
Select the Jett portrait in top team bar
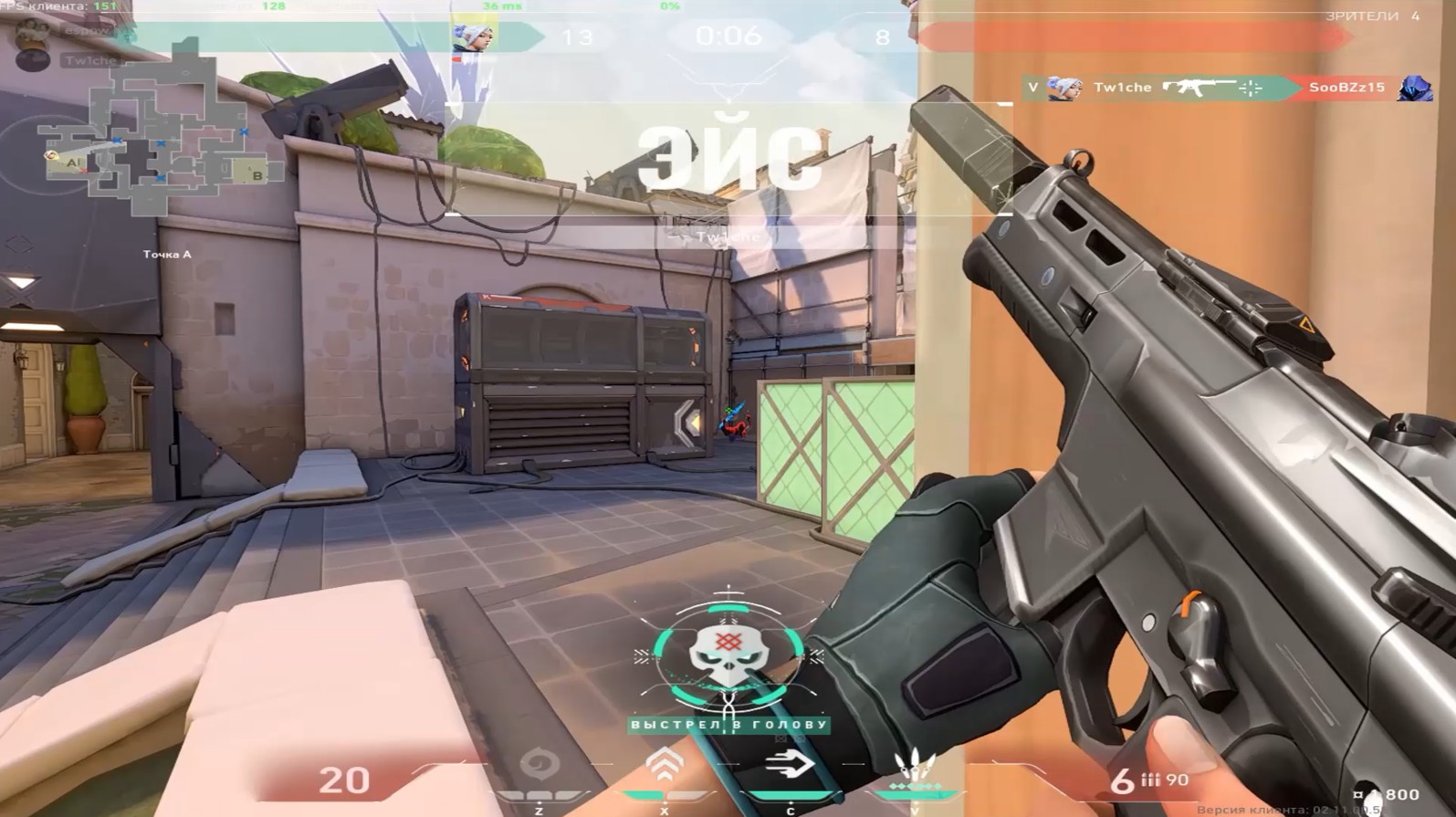[473, 37]
